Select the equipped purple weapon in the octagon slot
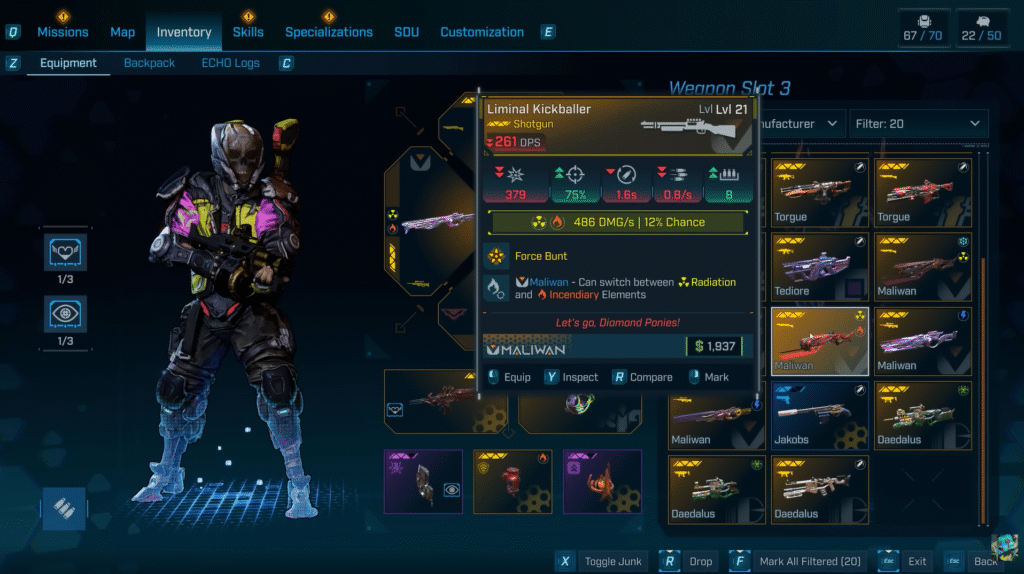The height and width of the screenshot is (574, 1024). pos(435,220)
